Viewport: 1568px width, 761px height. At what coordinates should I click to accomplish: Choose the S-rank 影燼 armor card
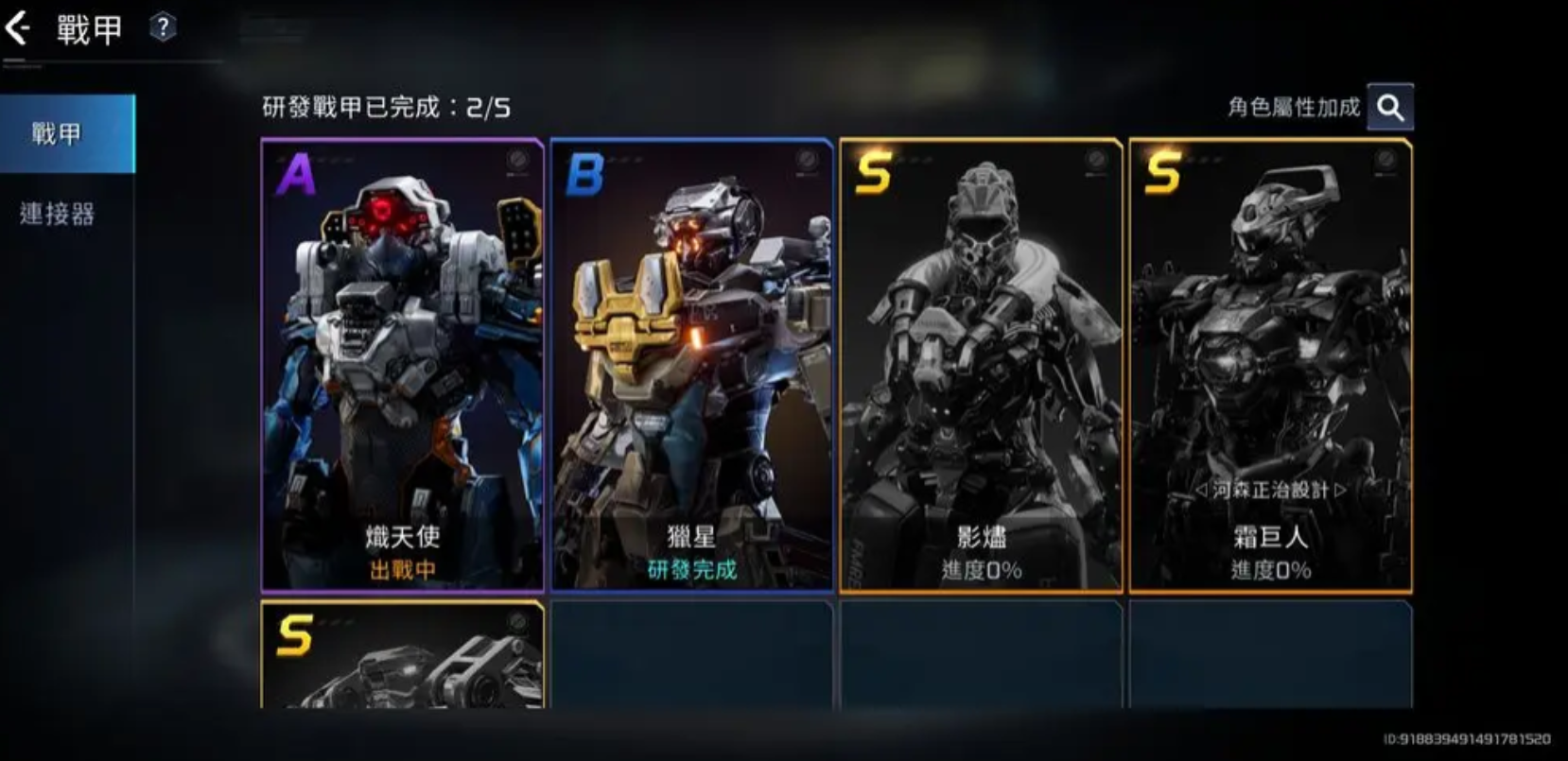pyautogui.click(x=982, y=365)
